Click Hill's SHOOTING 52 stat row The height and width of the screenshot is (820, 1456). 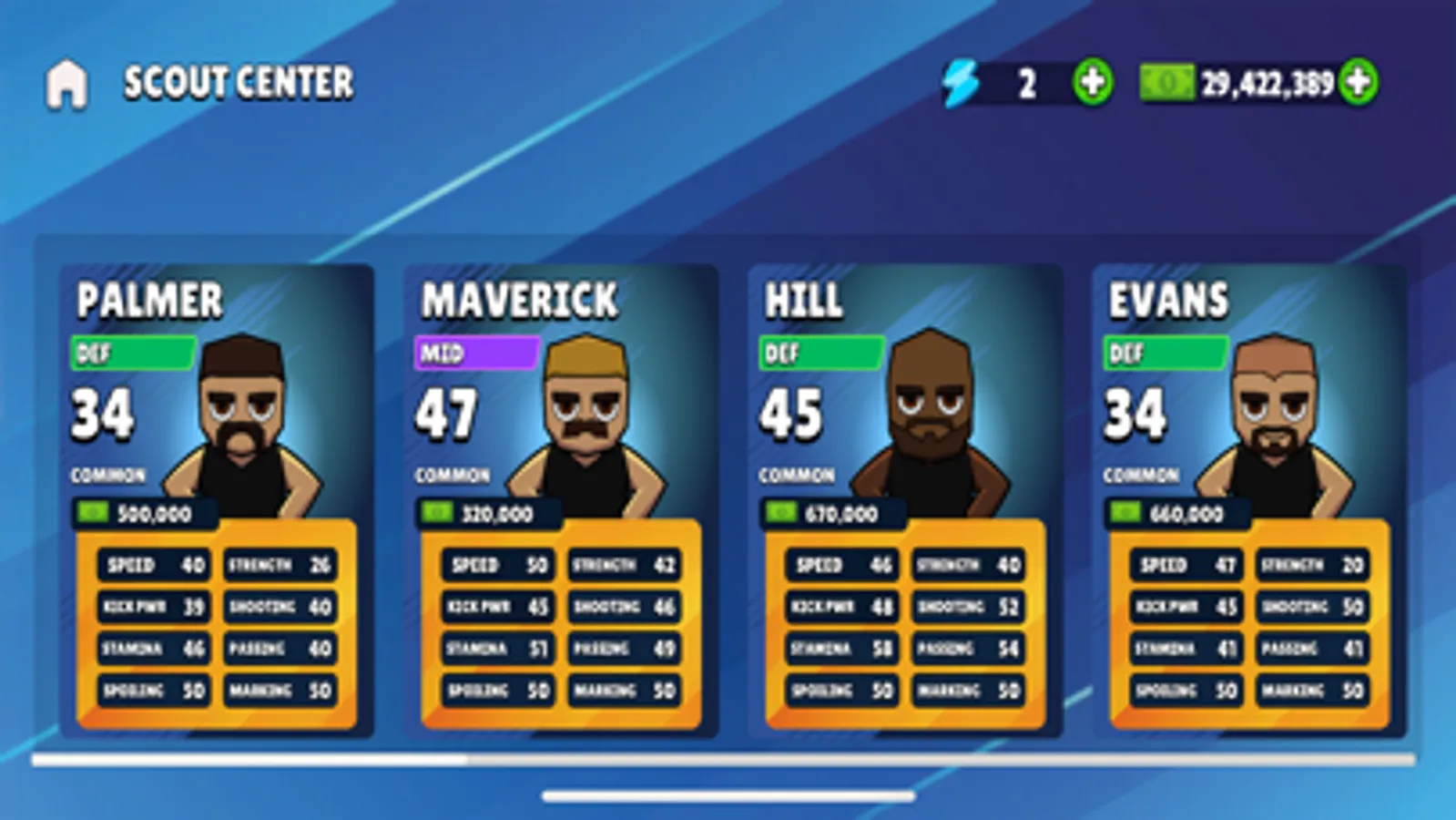pyautogui.click(x=968, y=607)
